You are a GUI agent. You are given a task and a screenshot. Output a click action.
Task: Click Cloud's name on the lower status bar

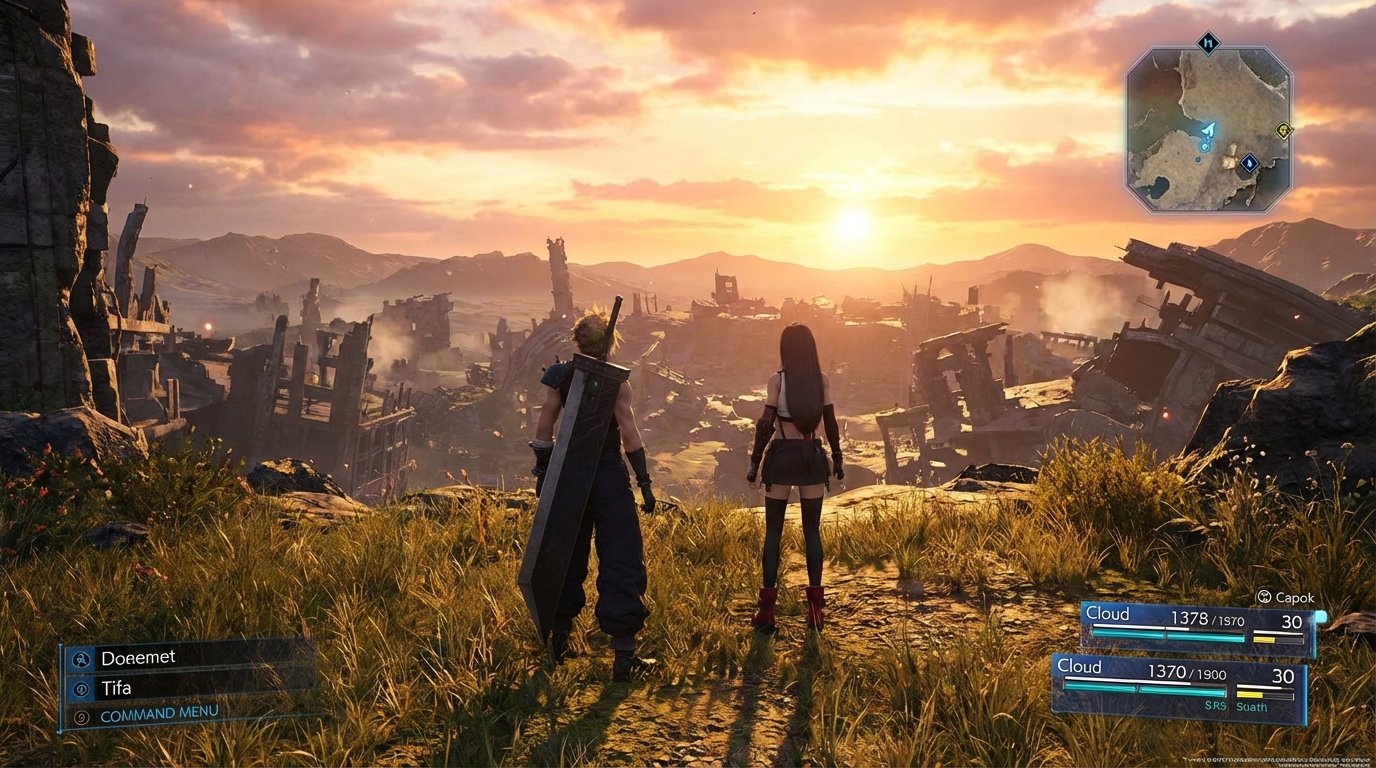1080,667
